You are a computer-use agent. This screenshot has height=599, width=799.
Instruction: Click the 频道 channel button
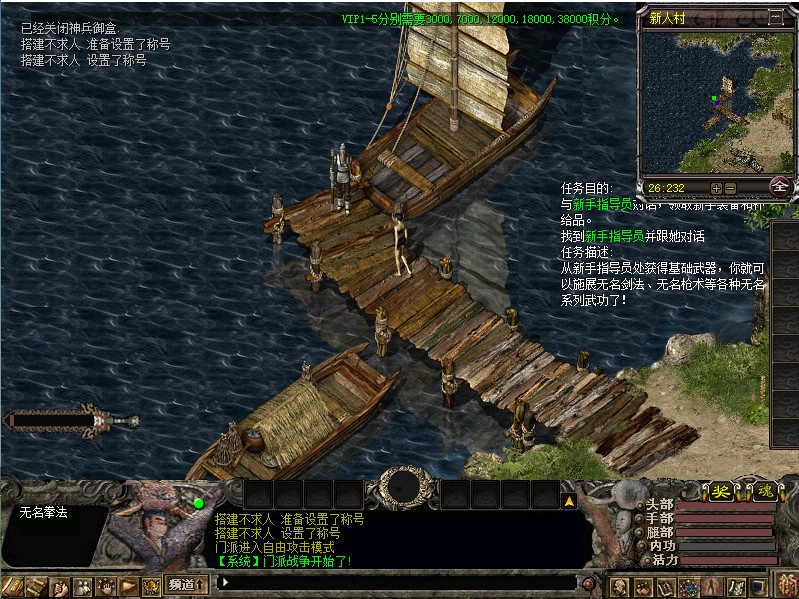(x=187, y=583)
